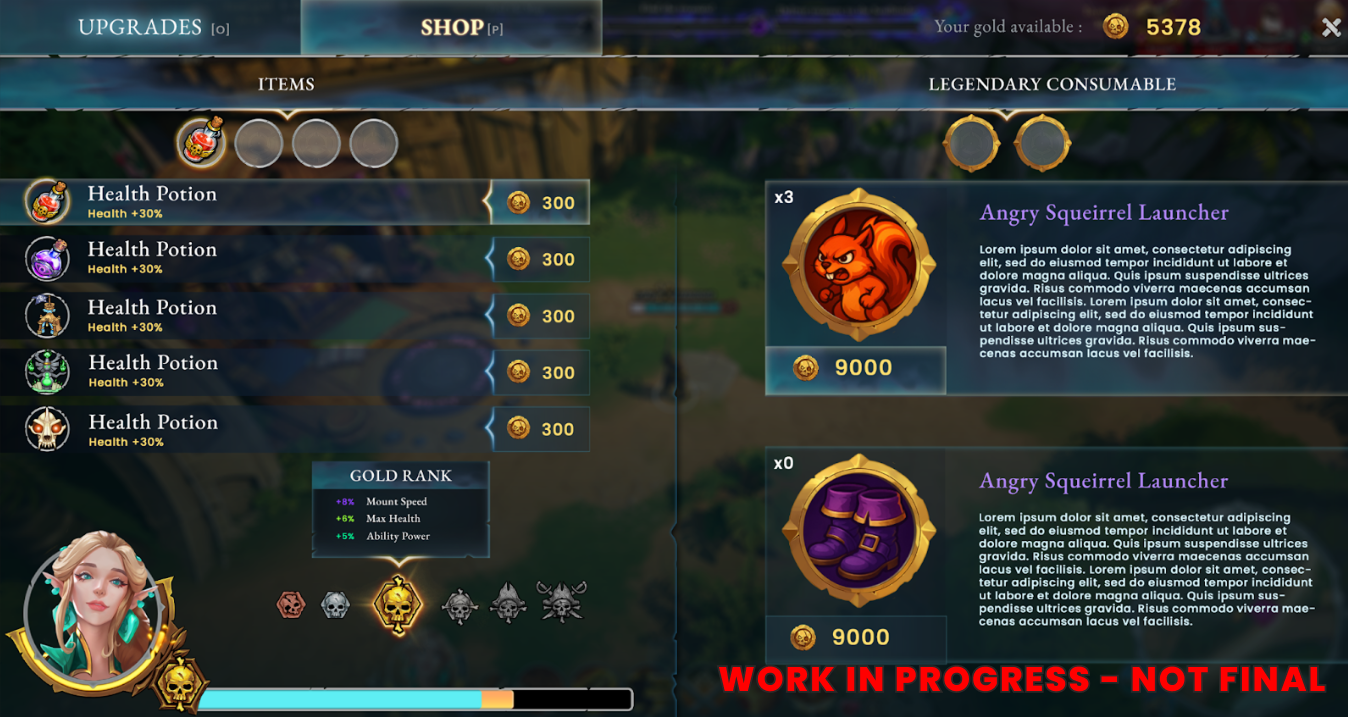This screenshot has width=1348, height=717.
Task: Choose the gold skull rank badge
Action: [398, 604]
